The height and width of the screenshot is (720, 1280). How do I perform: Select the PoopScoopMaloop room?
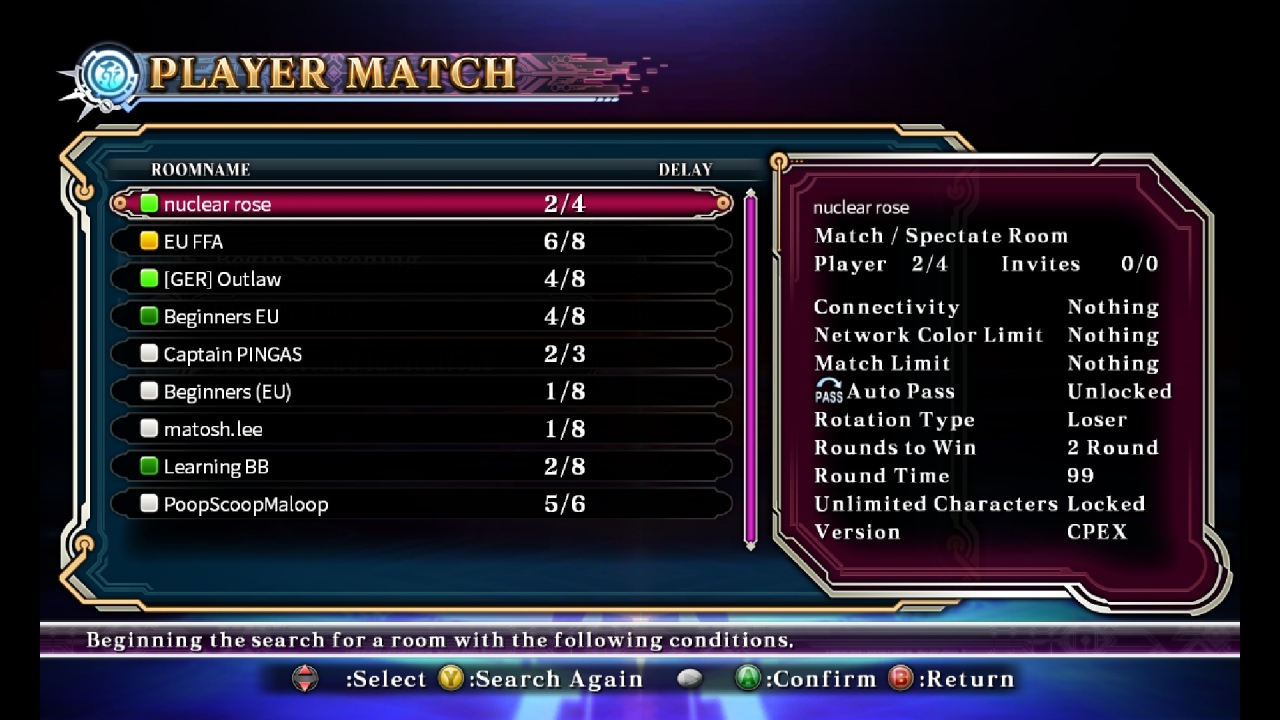click(420, 504)
